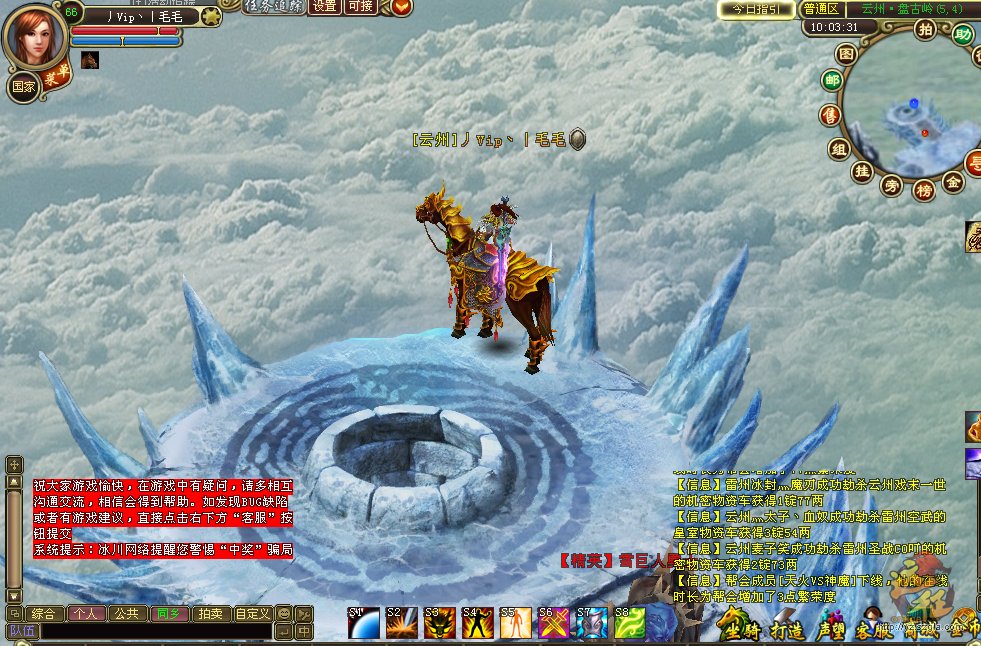This screenshot has width=981, height=646.
Task: Switch to the 综合 chat tab
Action: click(x=43, y=614)
